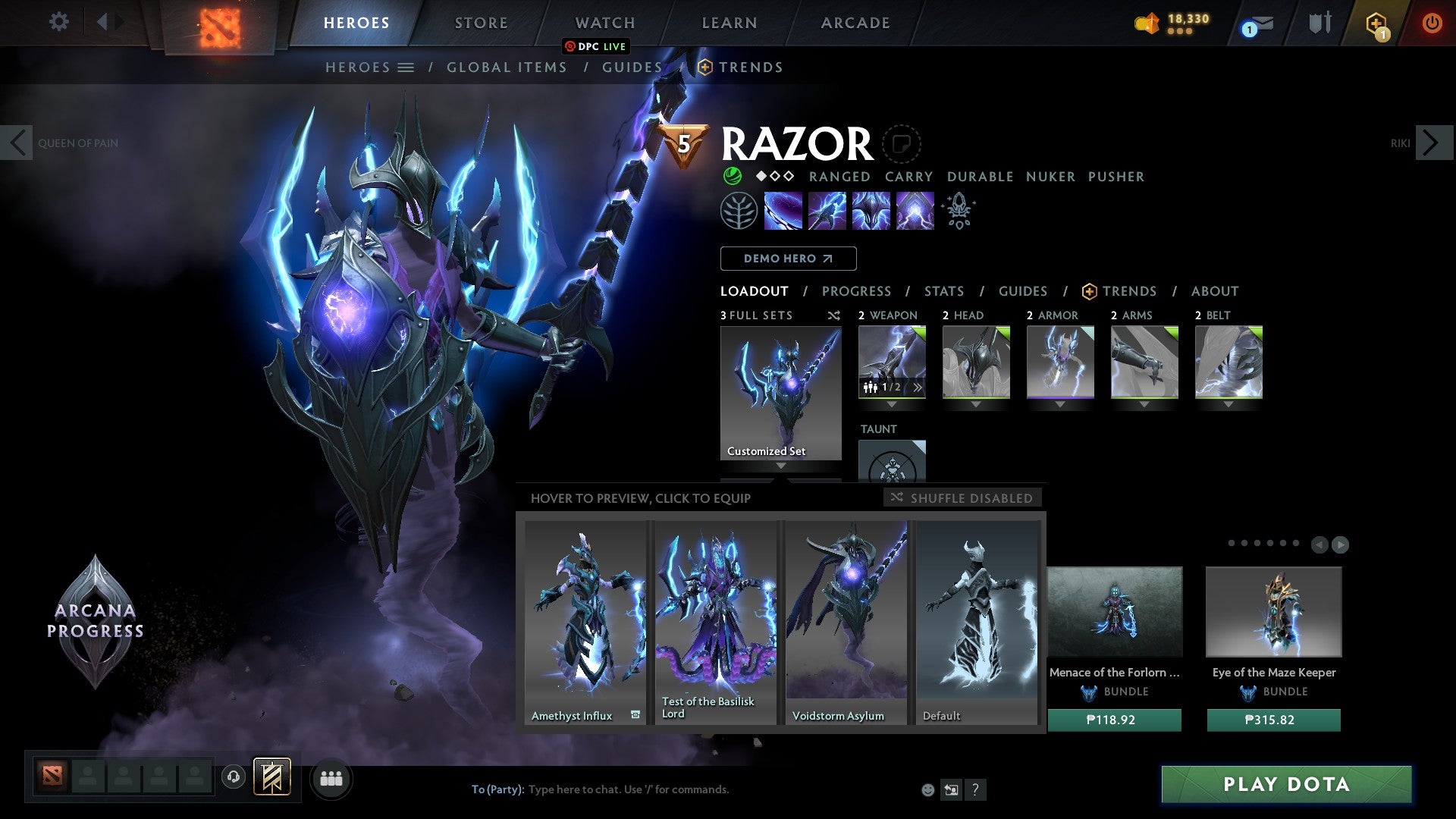Switch to the Stats tab
Screen dimensions: 1456x819
pyautogui.click(x=943, y=291)
